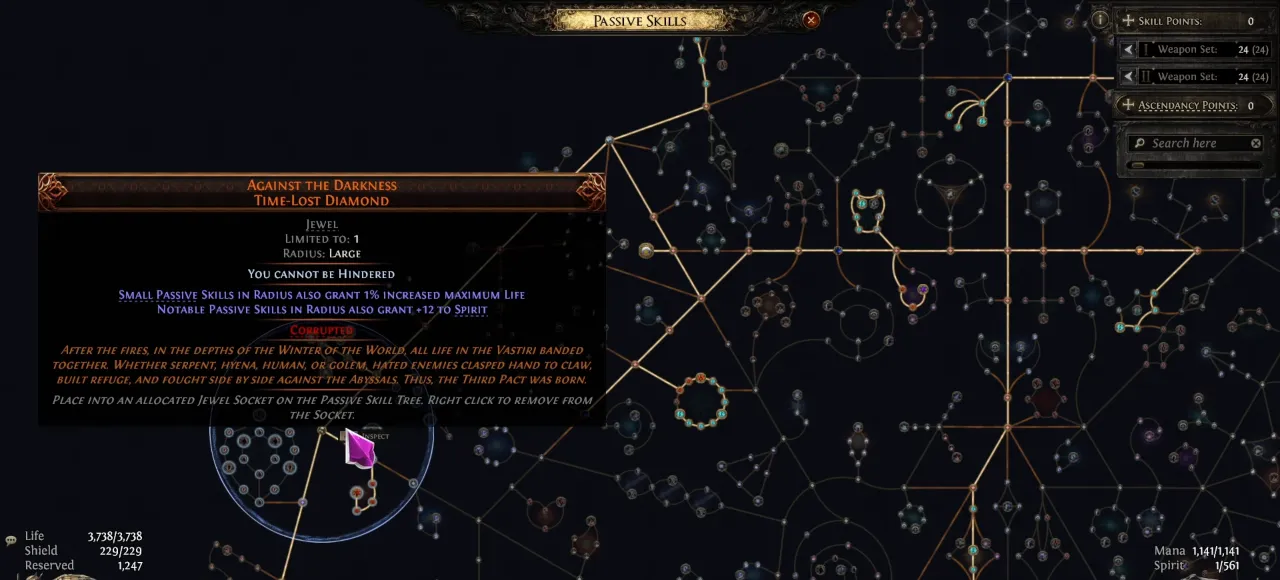Toggle Weapon Set II passive points

tap(1129, 77)
